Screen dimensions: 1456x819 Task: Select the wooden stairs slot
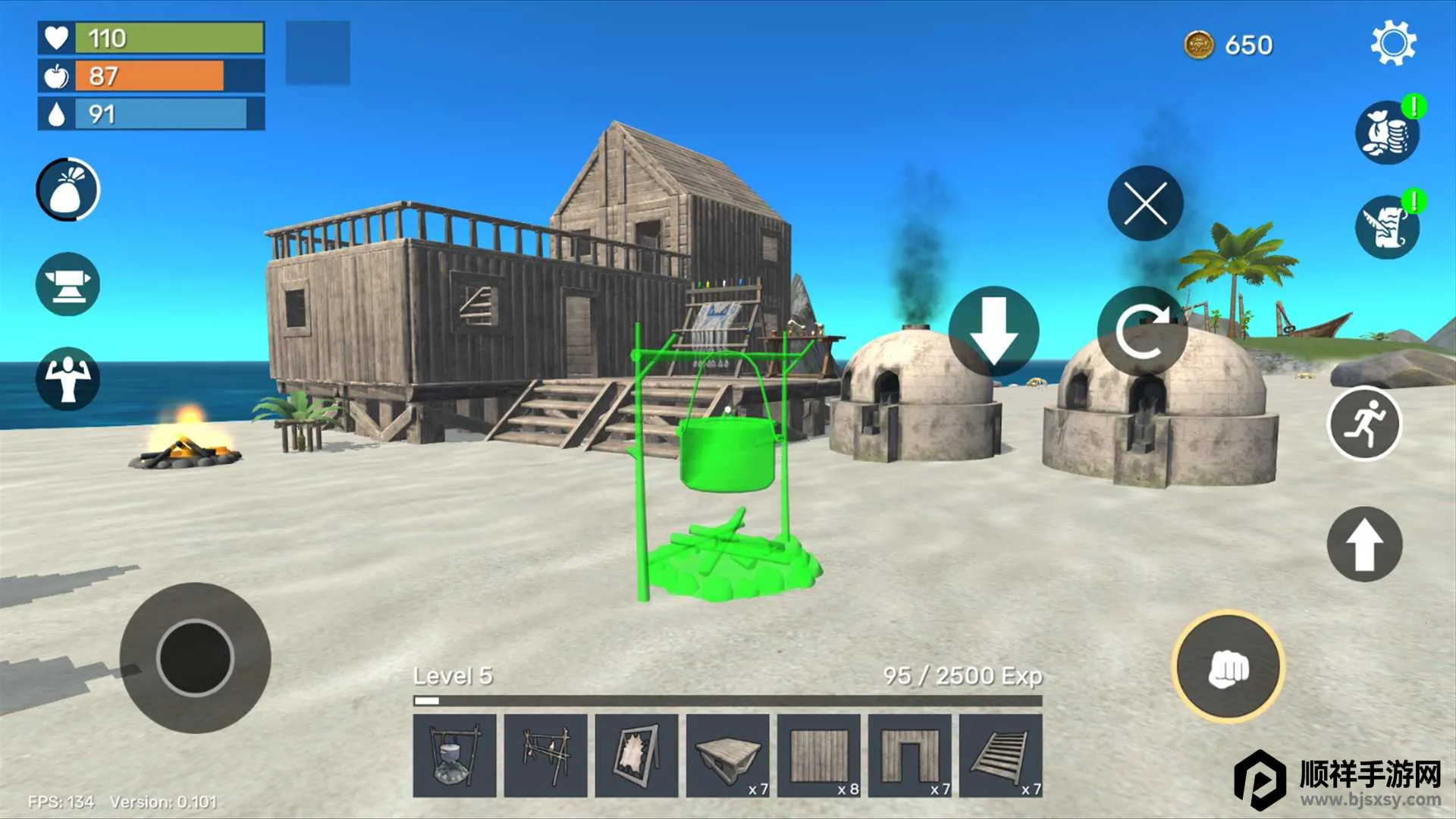[1001, 755]
